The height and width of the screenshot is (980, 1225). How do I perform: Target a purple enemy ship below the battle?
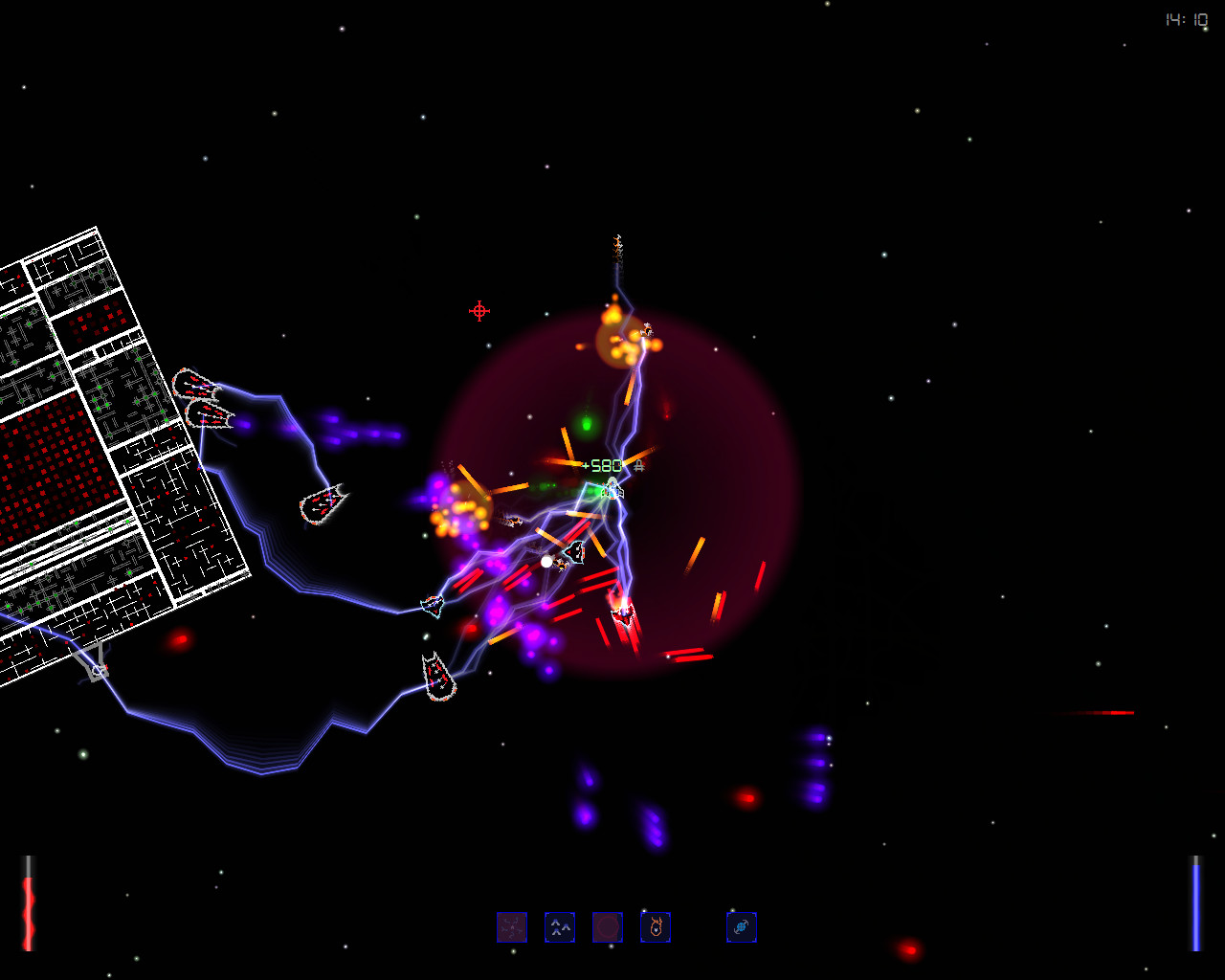pos(588,818)
